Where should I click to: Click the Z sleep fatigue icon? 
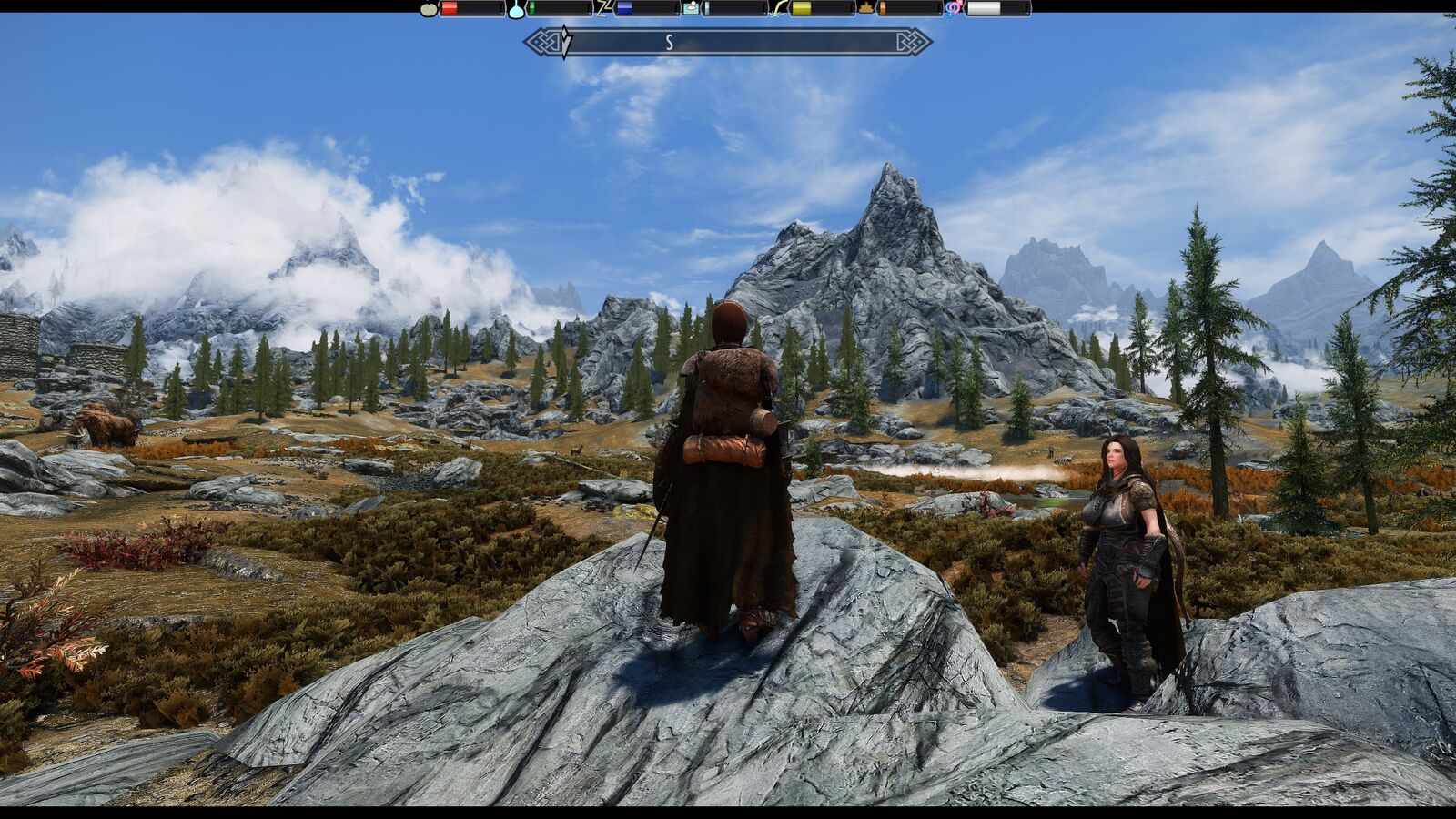[x=603, y=9]
